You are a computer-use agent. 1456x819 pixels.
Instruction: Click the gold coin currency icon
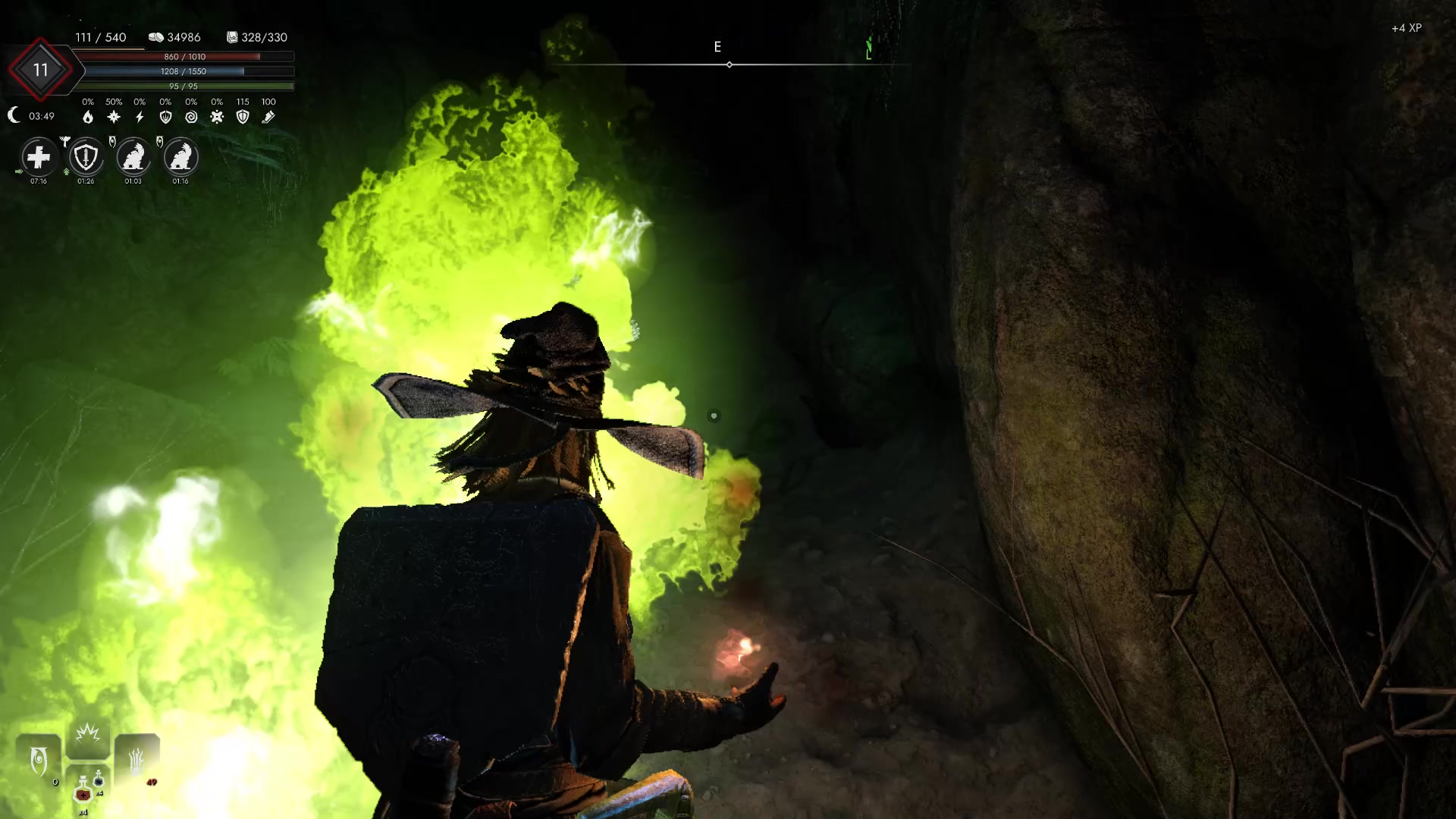pos(157,36)
